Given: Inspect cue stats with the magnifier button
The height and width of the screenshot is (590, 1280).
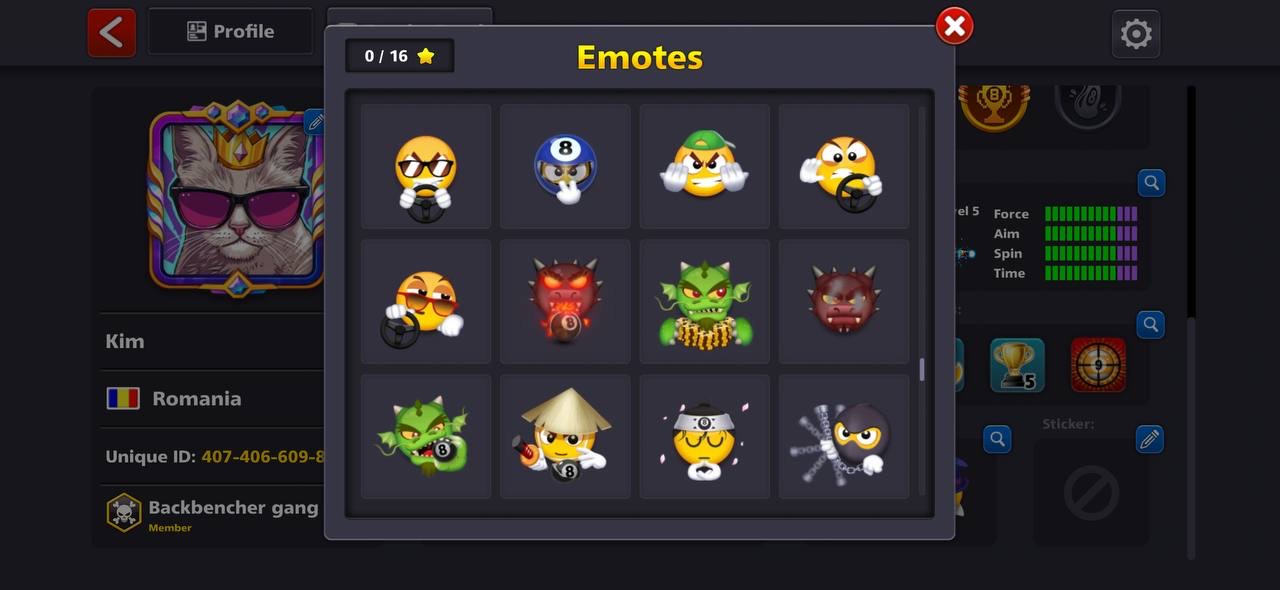Looking at the screenshot, I should [x=1151, y=183].
